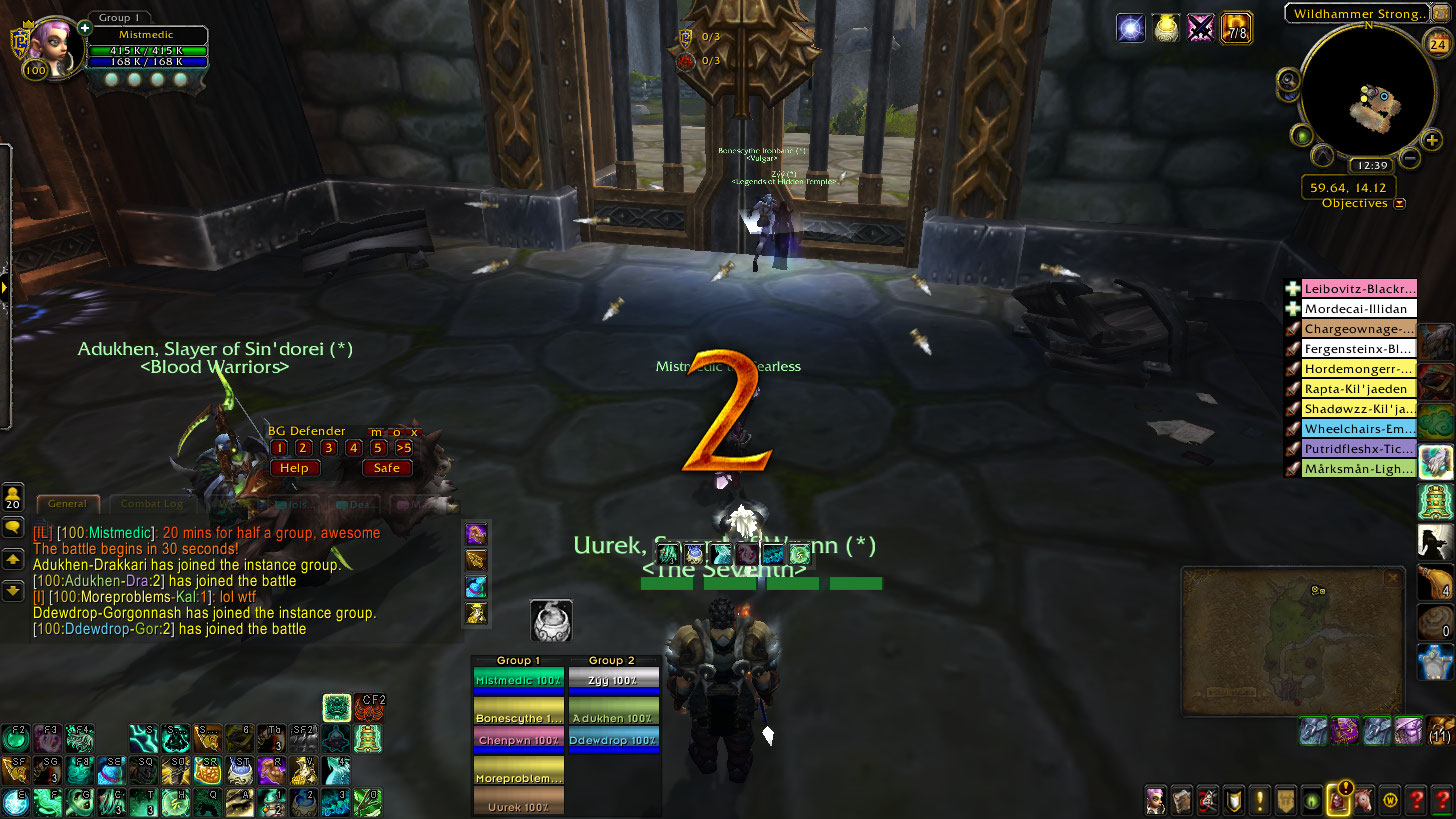Image resolution: width=1456 pixels, height=819 pixels.
Task: Select enemy Leibovitz-Blackrock in the enemy frames
Action: (x=1360, y=289)
